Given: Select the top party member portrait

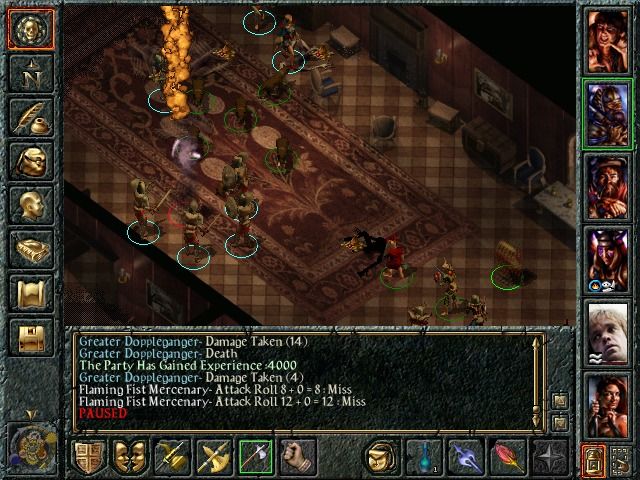Looking at the screenshot, I should click(x=608, y=40).
